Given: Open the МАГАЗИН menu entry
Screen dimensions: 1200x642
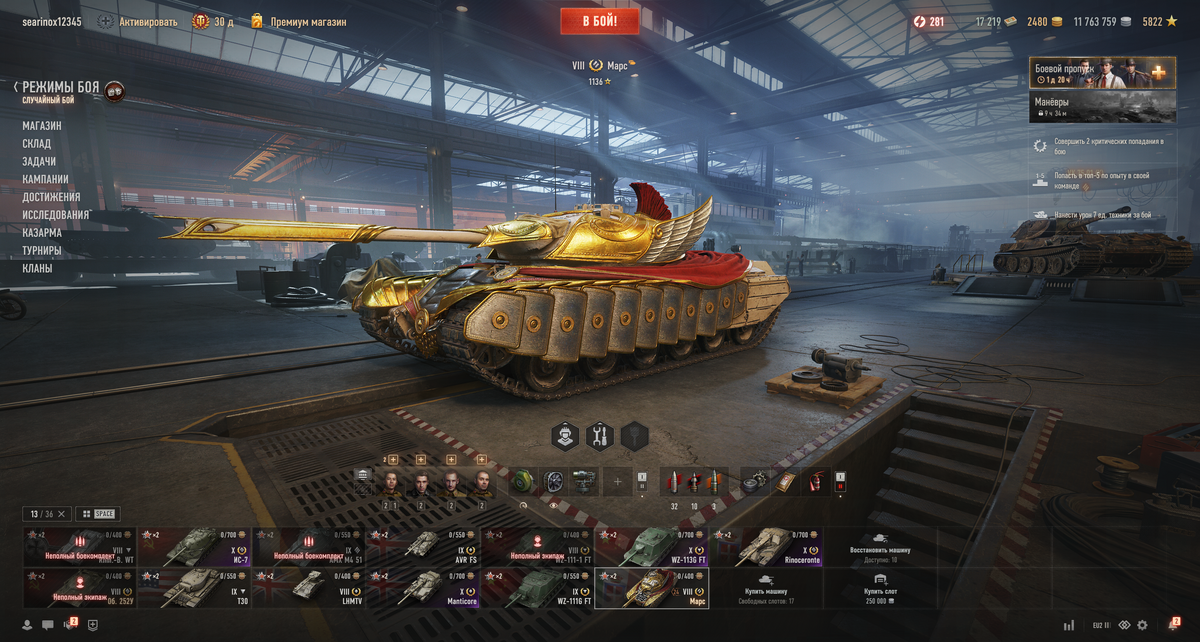Looking at the screenshot, I should click(42, 126).
